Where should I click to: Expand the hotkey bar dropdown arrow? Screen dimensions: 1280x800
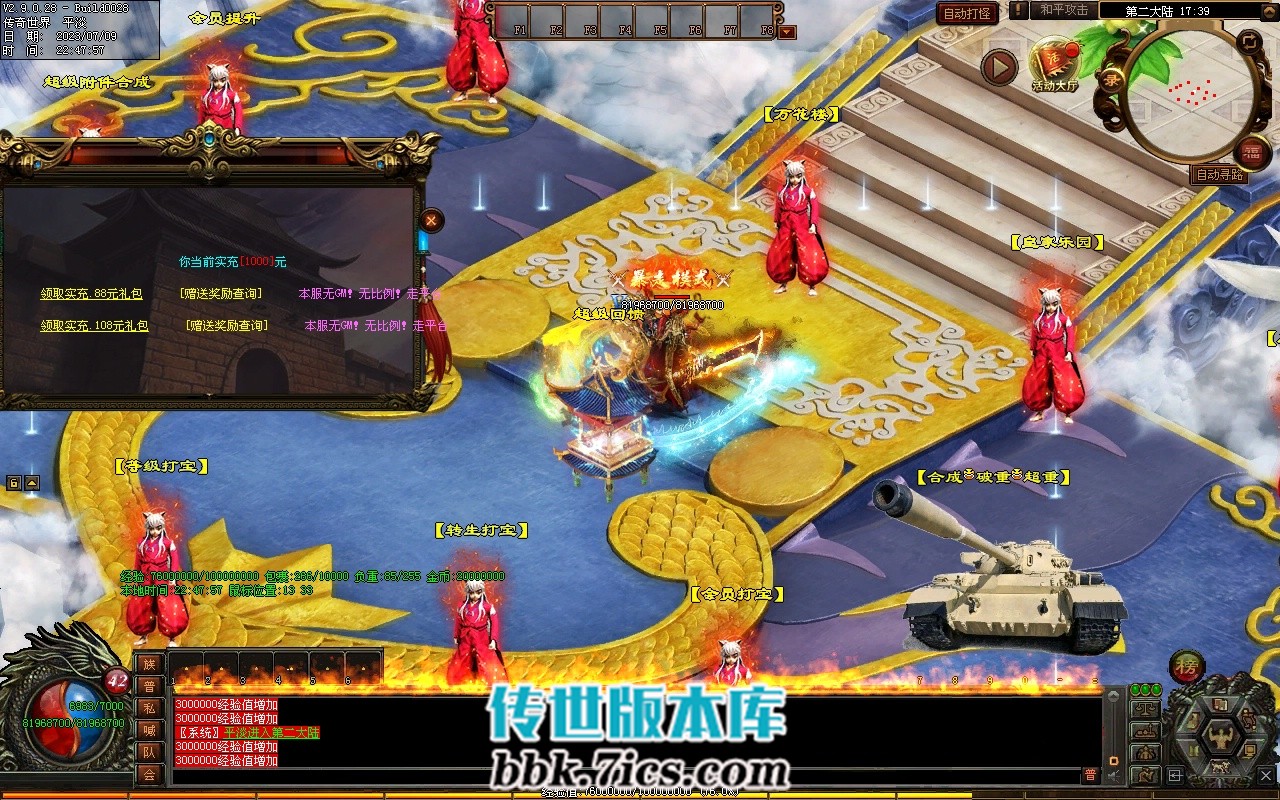(x=787, y=32)
